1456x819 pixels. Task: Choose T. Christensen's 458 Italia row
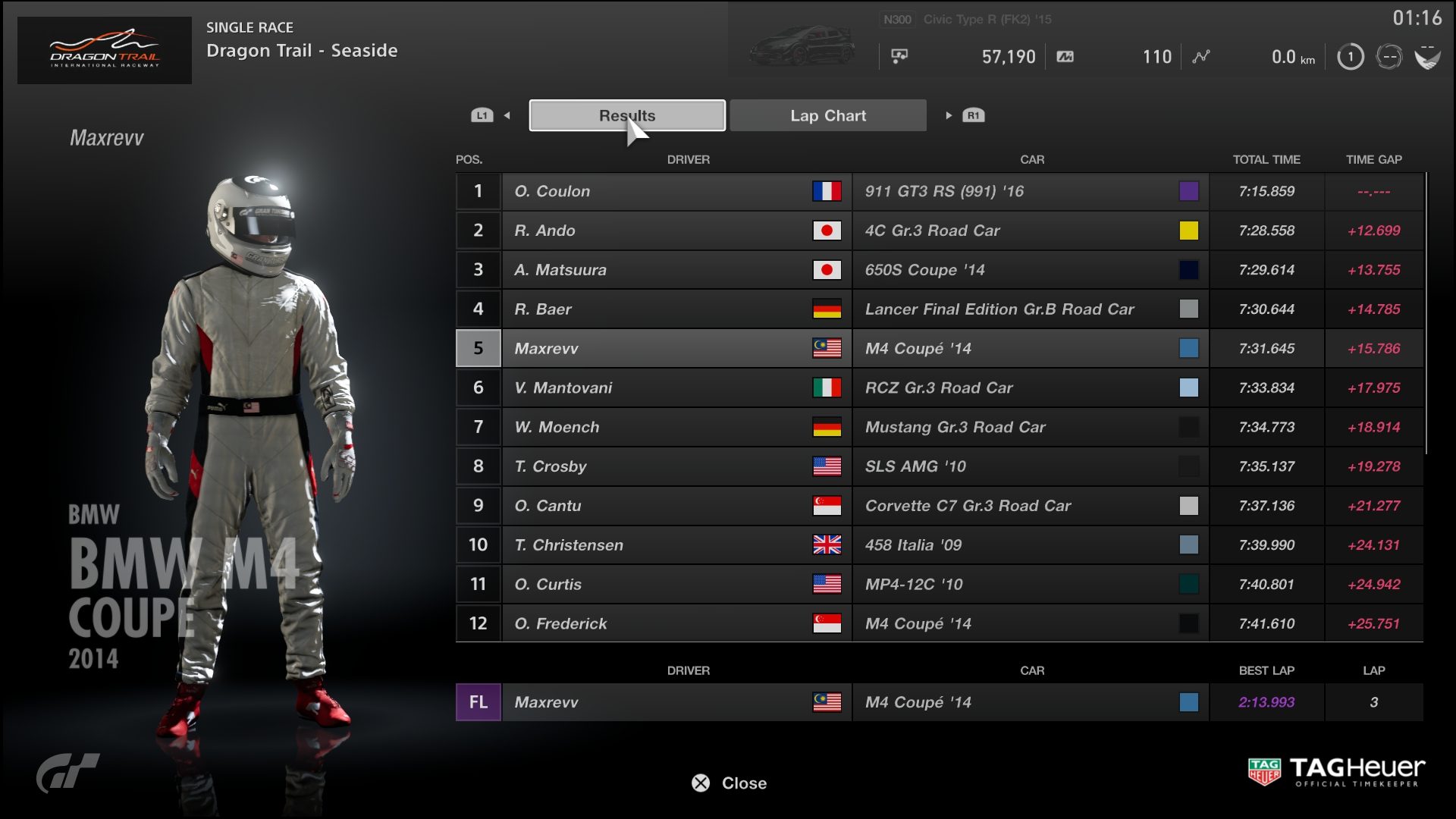(939, 545)
